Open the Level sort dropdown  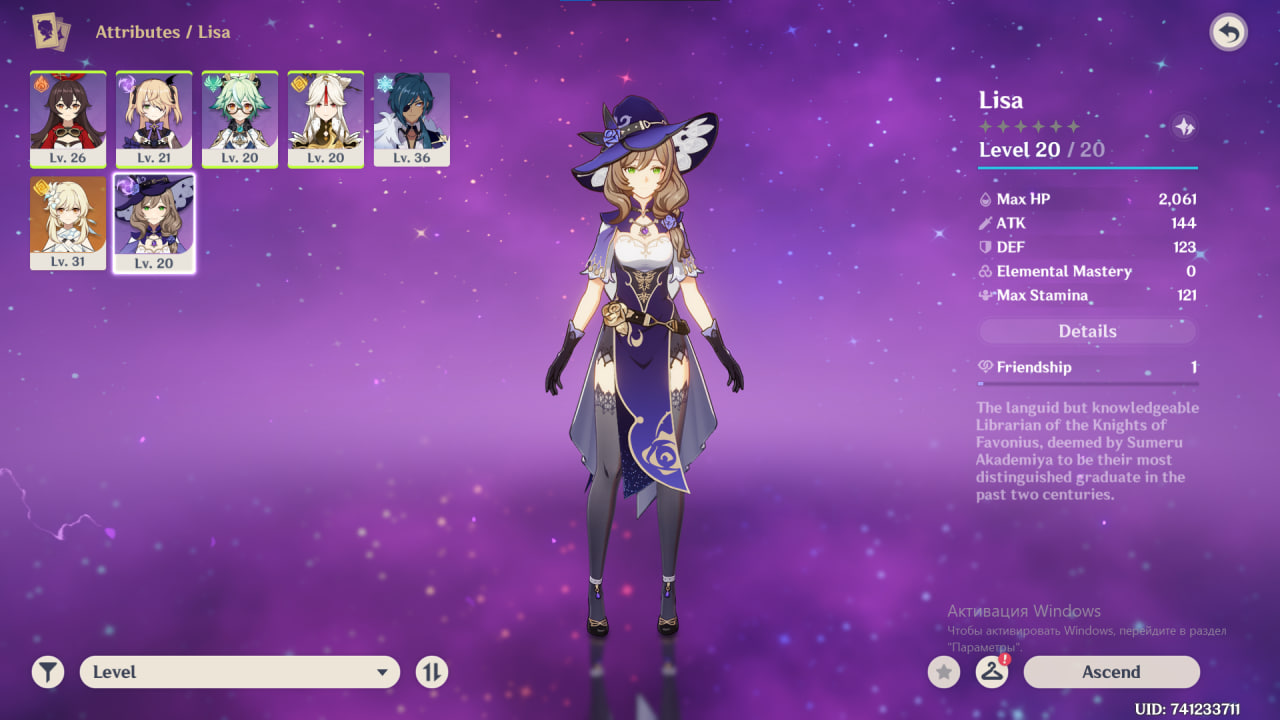pyautogui.click(x=240, y=672)
